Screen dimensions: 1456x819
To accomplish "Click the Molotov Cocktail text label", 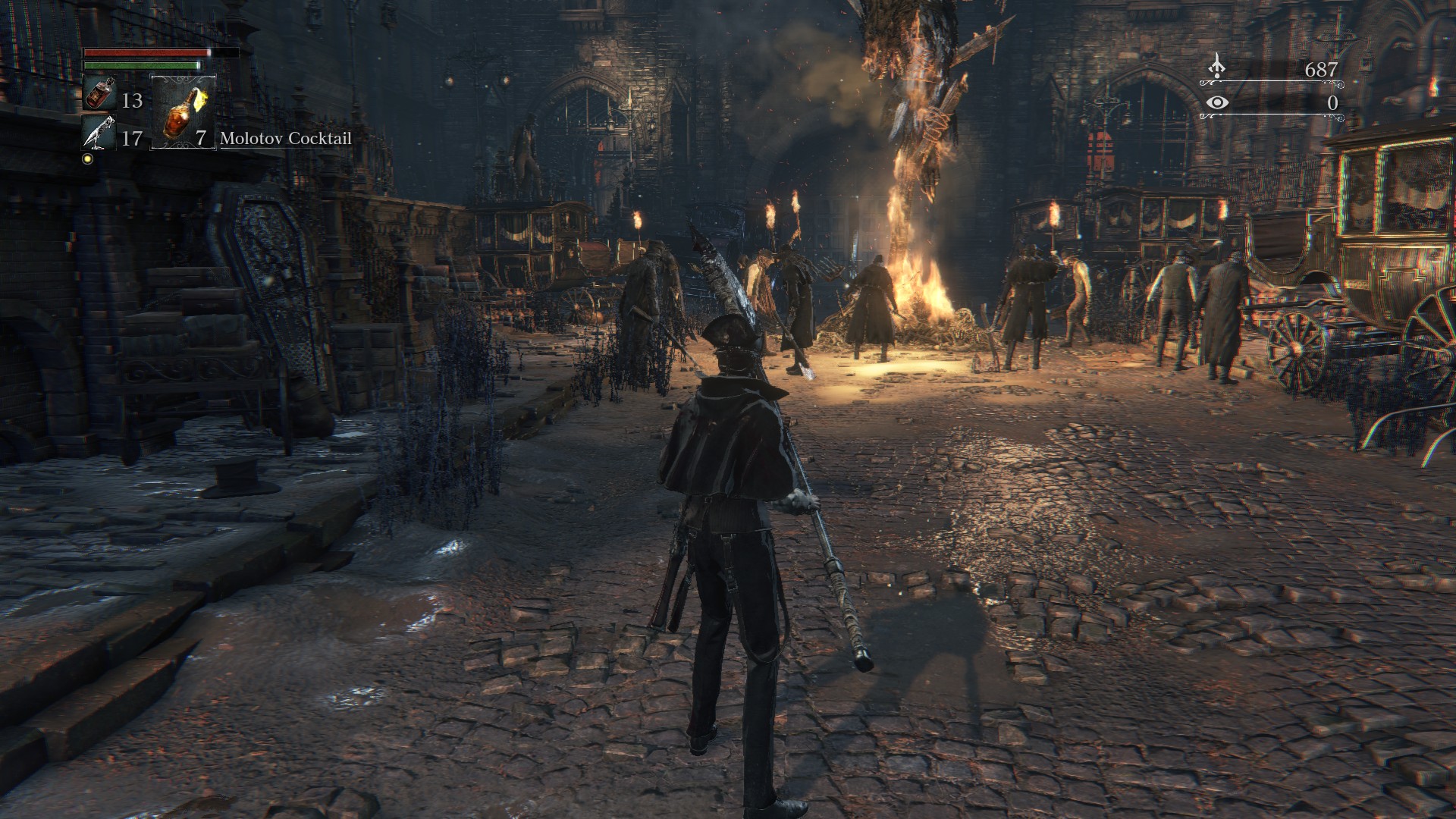I will click(285, 139).
